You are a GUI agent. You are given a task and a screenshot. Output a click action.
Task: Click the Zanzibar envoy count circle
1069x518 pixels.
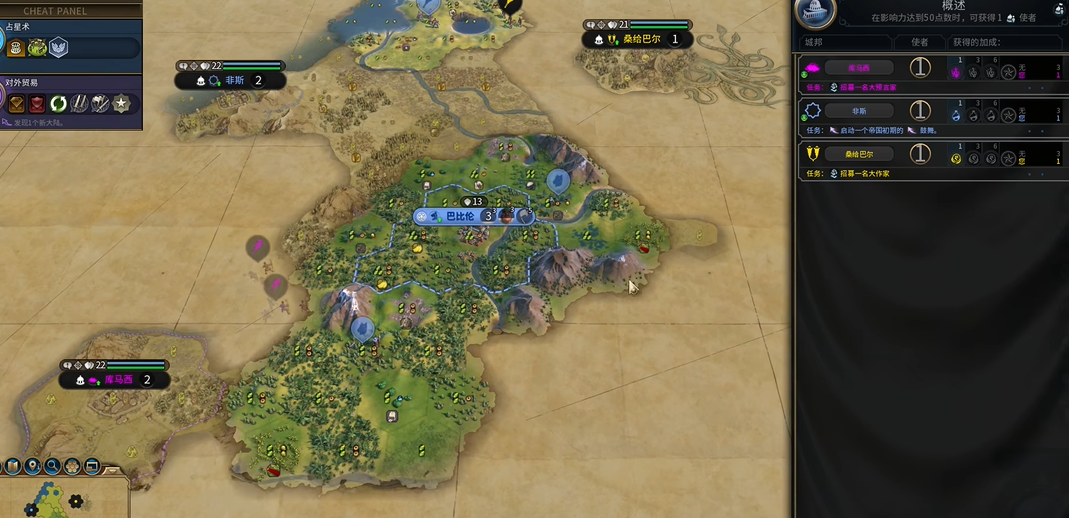[x=920, y=154]
